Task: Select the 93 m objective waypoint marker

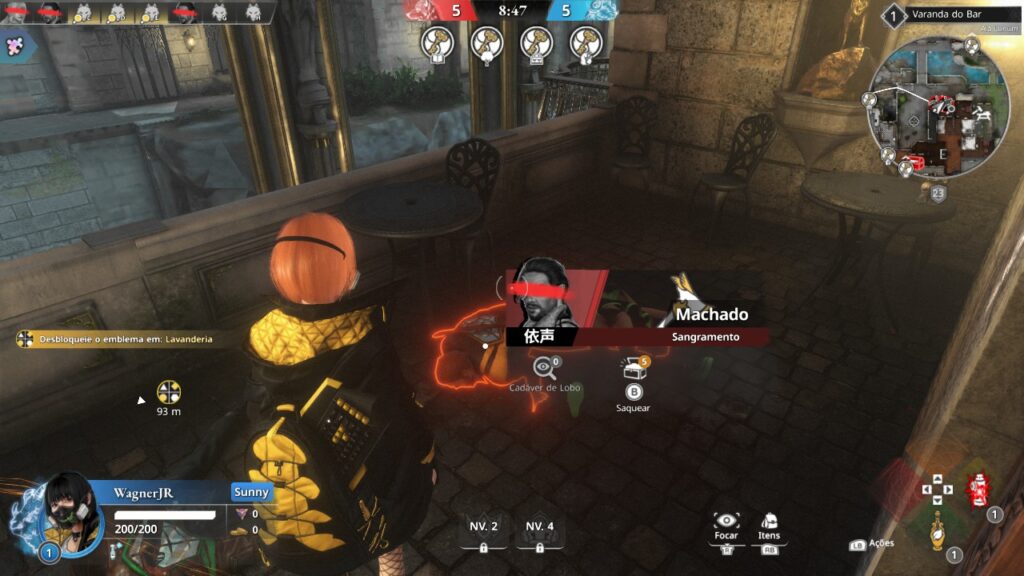Action: coord(169,392)
